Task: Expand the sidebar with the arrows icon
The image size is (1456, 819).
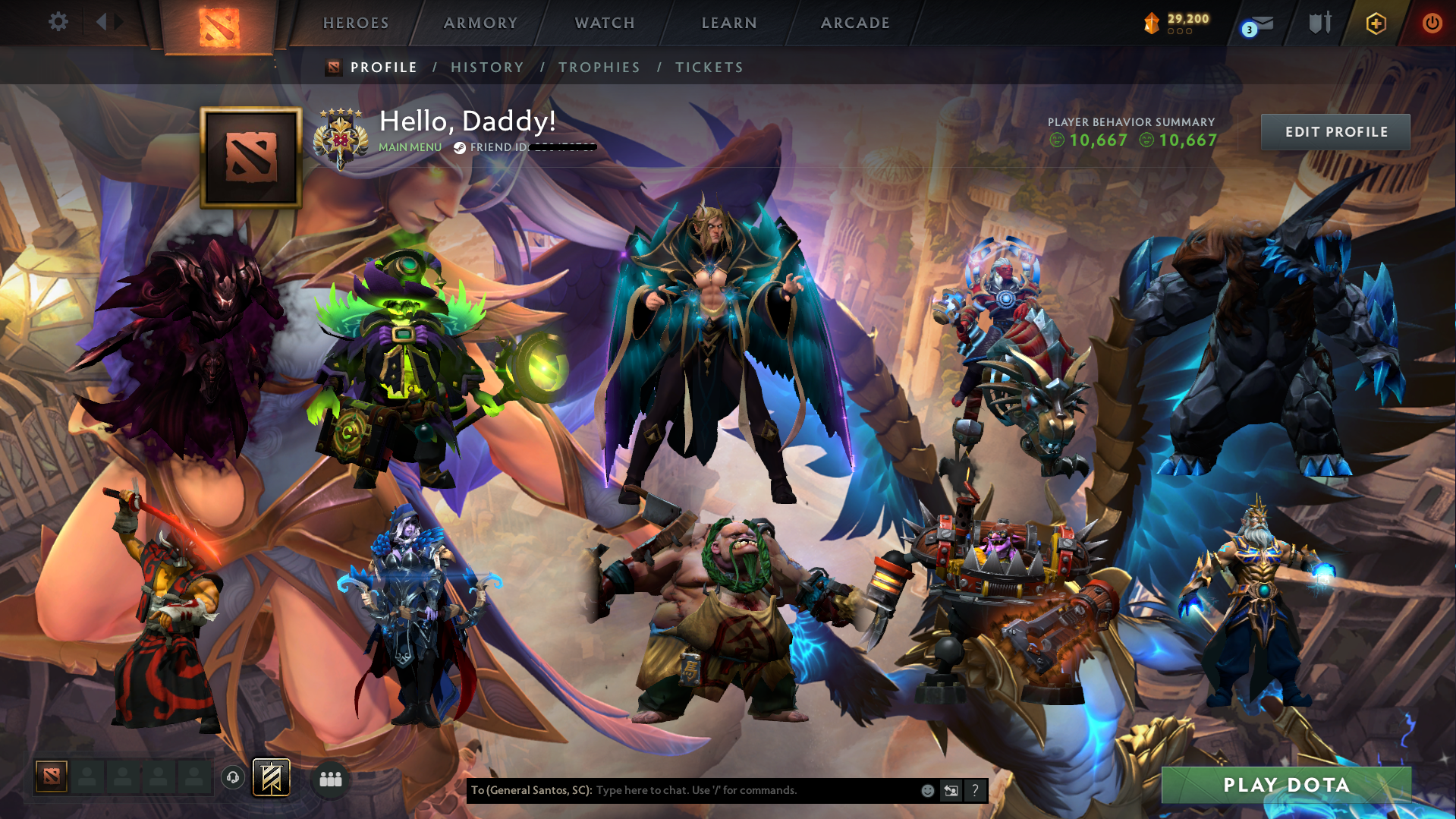Action: coord(108,22)
